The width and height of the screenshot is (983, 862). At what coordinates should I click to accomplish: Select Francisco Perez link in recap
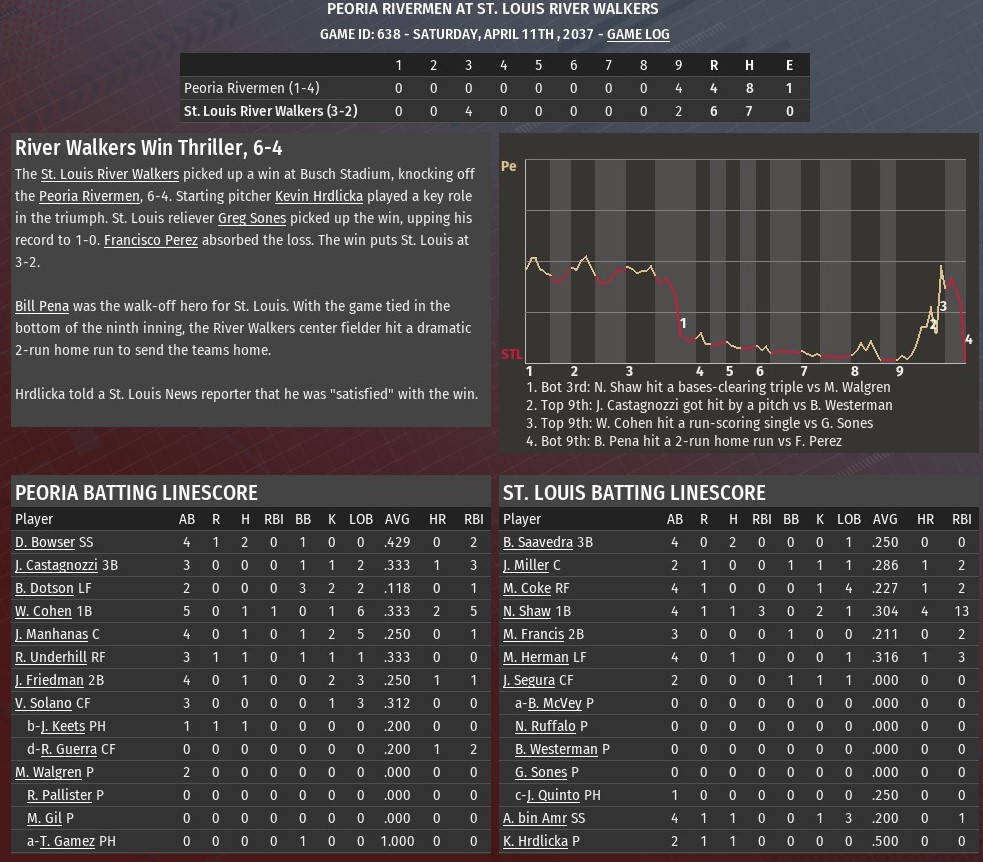(151, 240)
